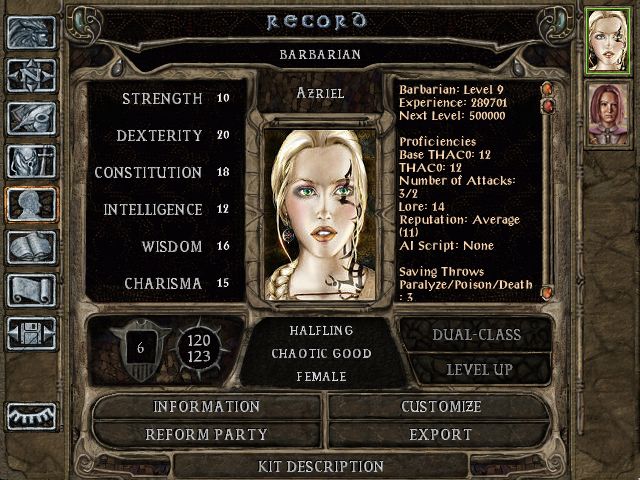Open options via floppy disk icon
This screenshot has width=640, height=480.
coord(31,333)
